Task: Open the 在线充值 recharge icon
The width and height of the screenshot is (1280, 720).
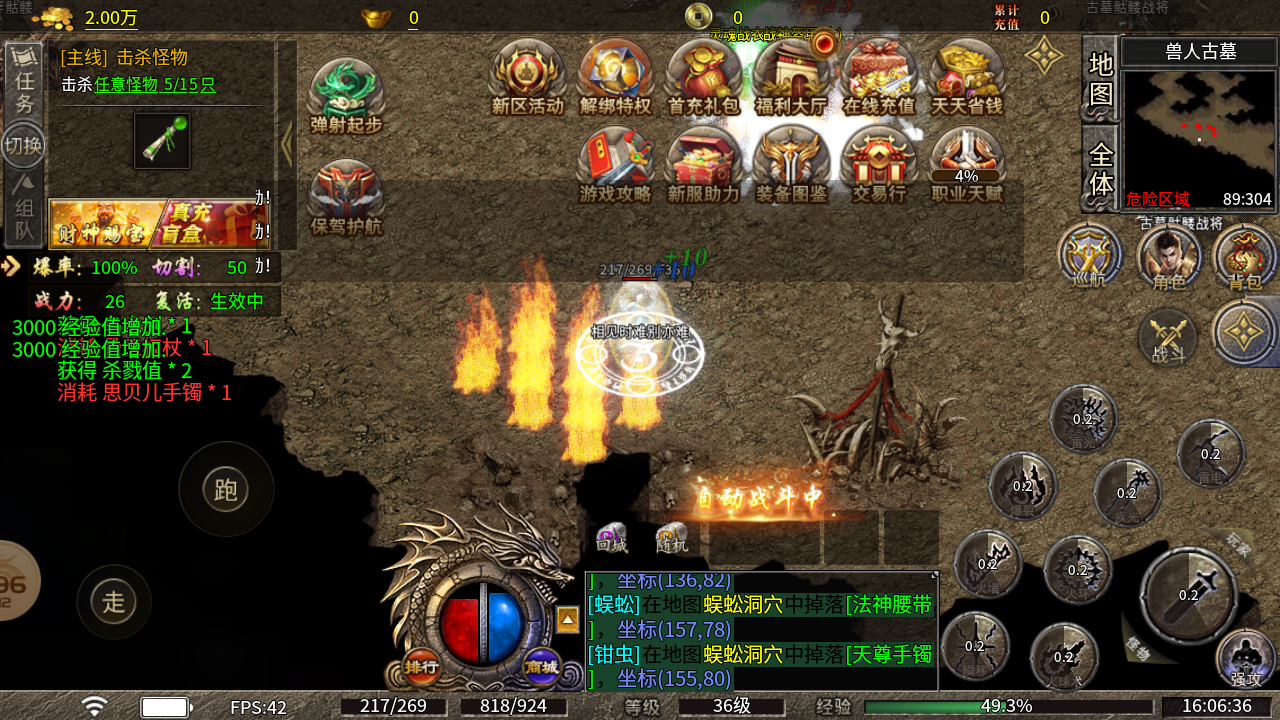Action: click(879, 78)
